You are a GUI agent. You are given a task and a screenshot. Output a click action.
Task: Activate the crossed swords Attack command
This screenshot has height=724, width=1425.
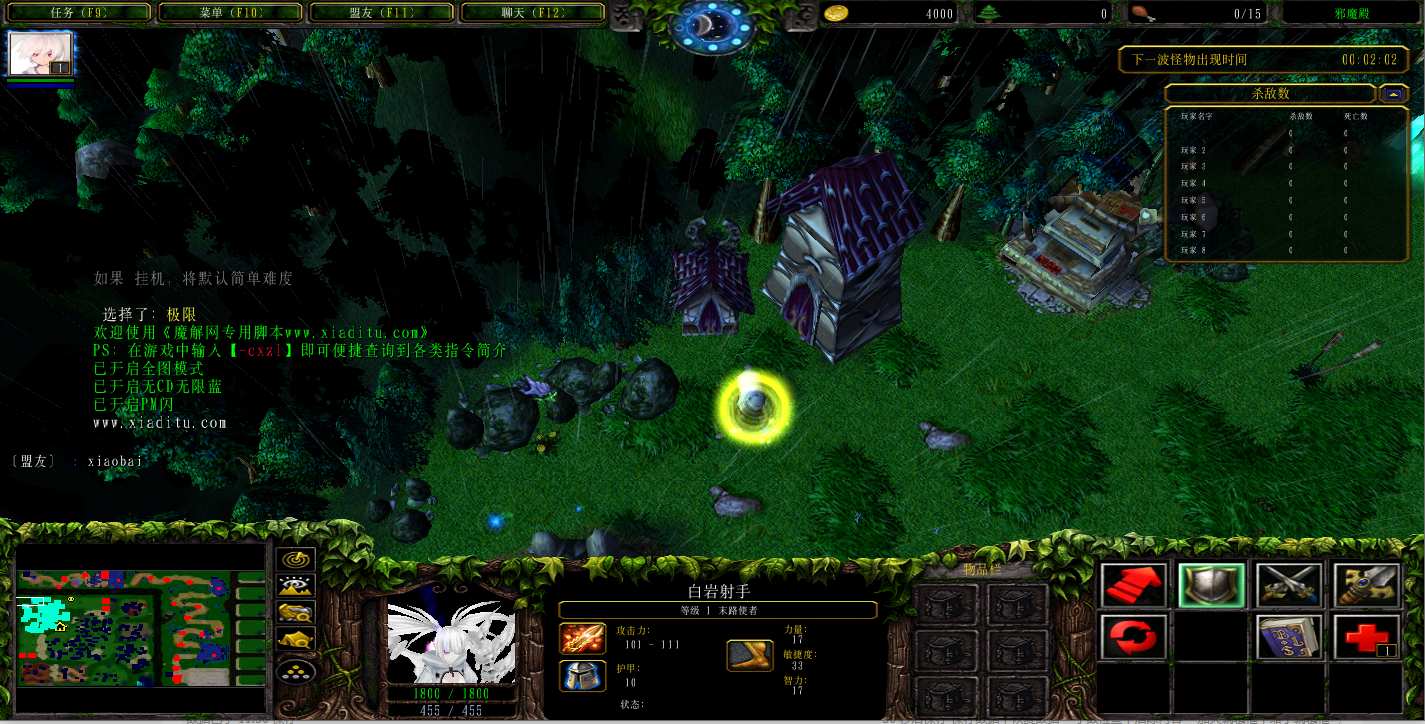[x=1288, y=586]
